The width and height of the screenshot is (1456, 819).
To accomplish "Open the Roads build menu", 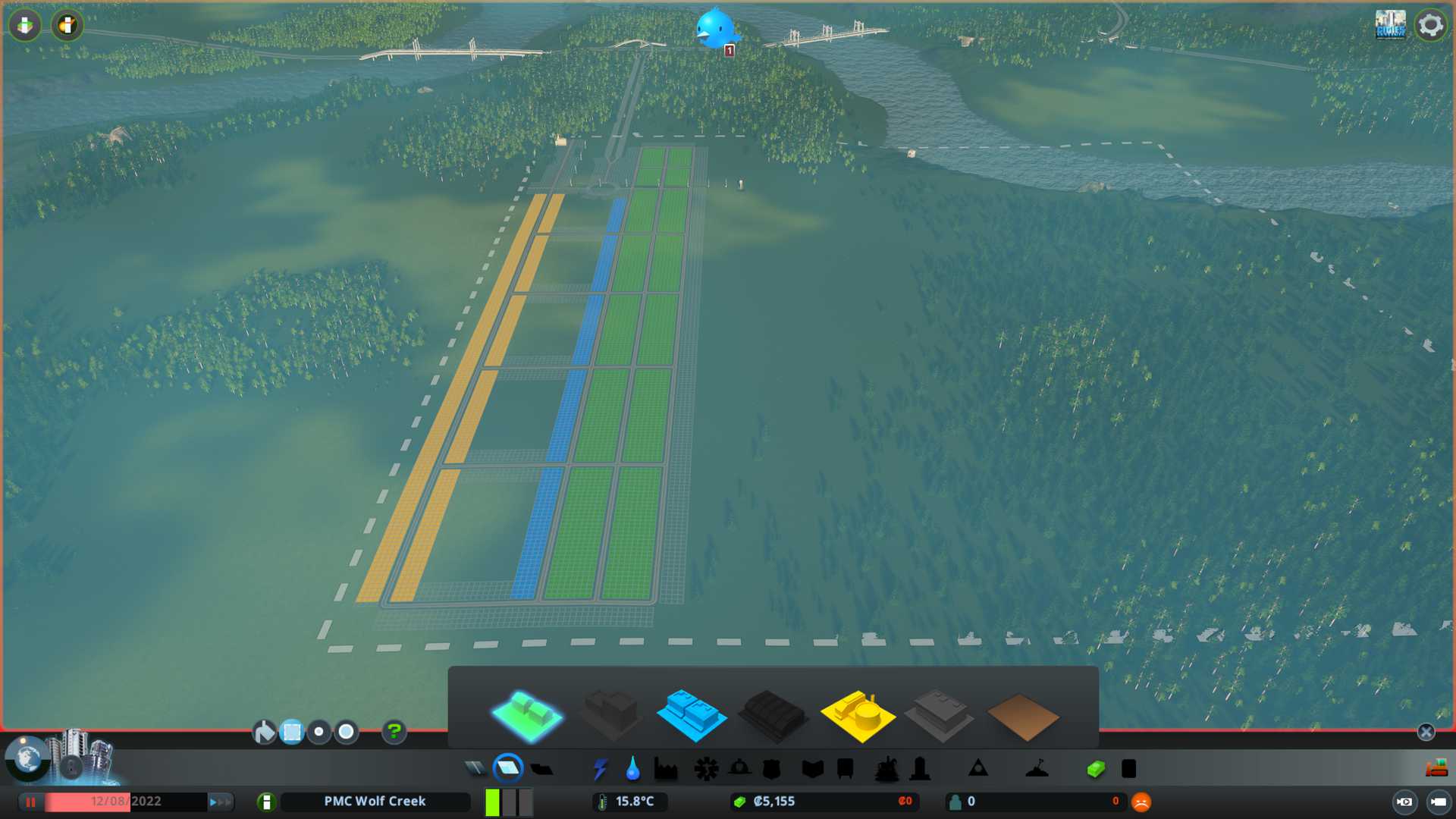I will (x=475, y=769).
